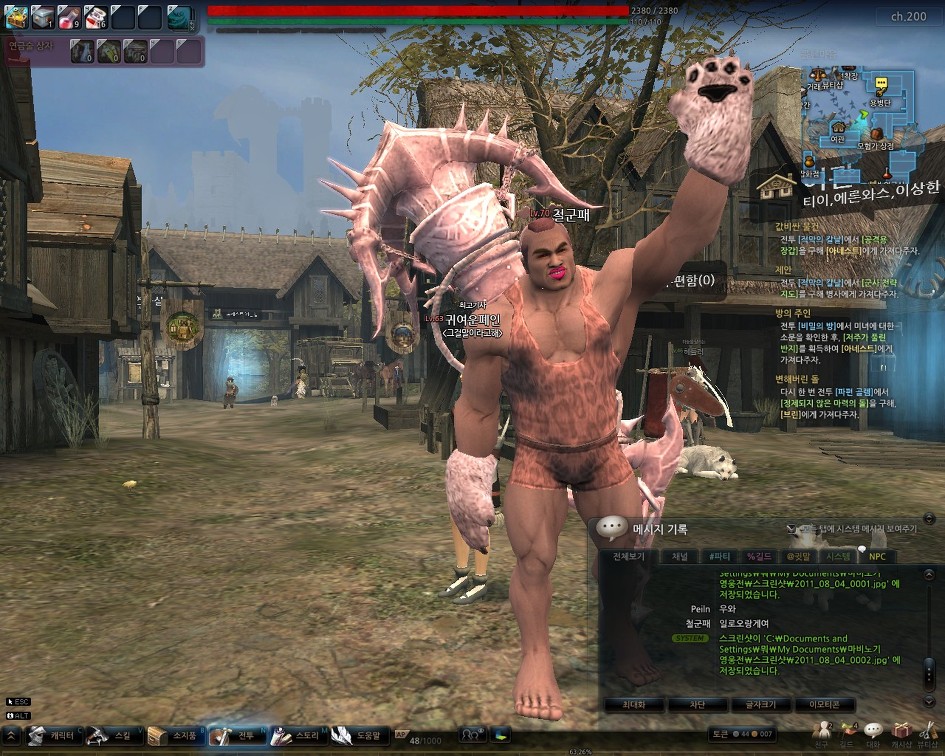This screenshot has height=756, width=945.
Task: Click the minimap
Action: click(x=860, y=110)
